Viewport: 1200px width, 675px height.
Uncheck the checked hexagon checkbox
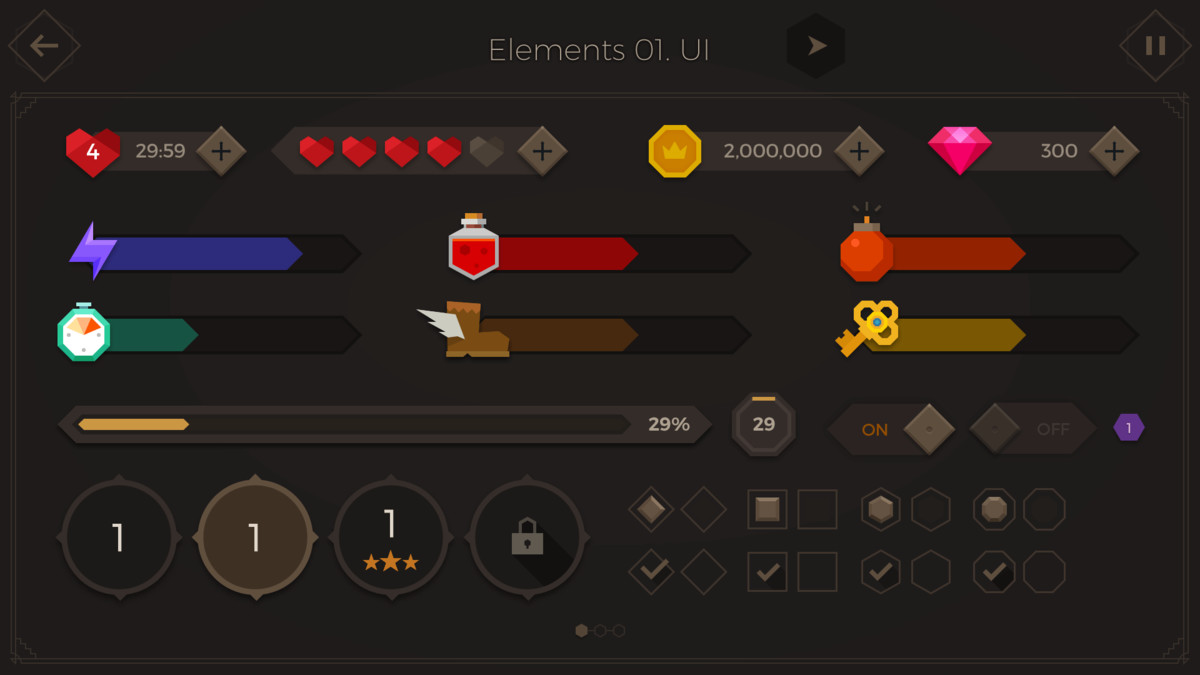point(880,572)
